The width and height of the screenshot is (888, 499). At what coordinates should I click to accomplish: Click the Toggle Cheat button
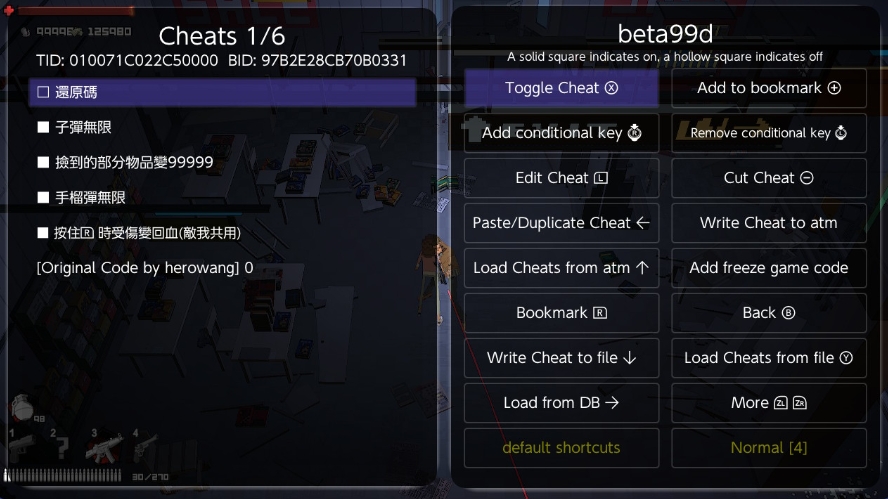561,88
